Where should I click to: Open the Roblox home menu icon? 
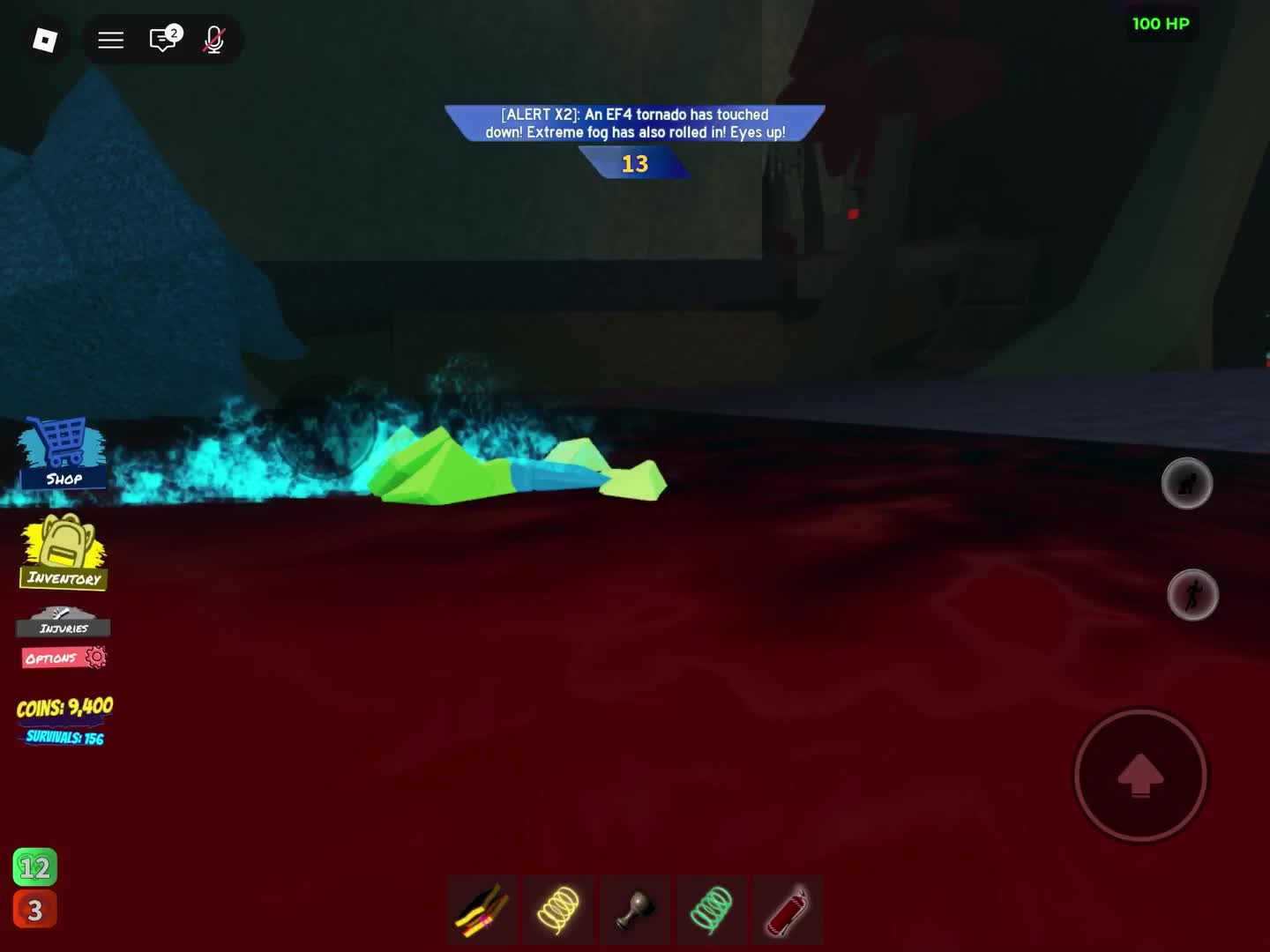(x=44, y=40)
